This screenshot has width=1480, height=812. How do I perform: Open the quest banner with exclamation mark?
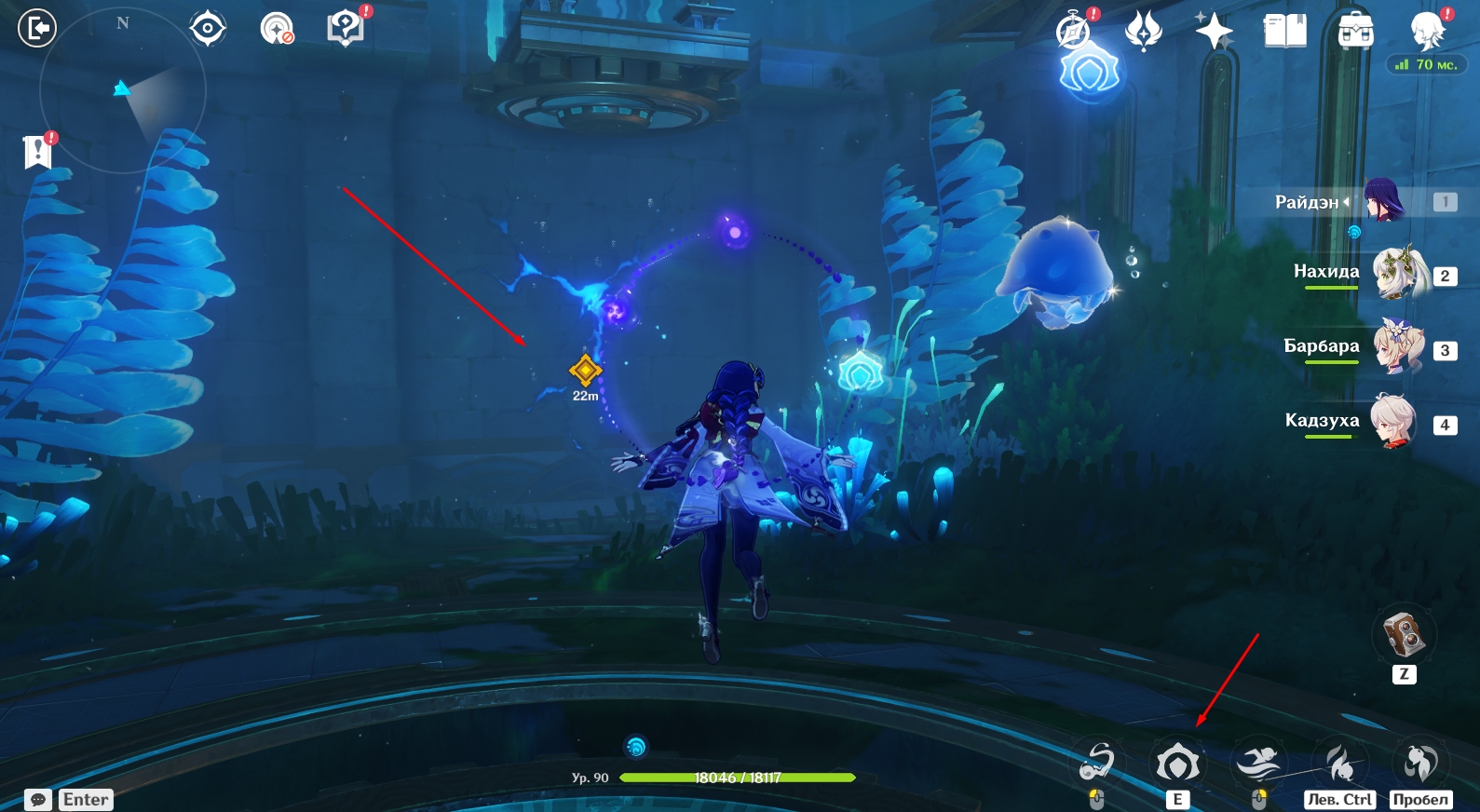click(x=38, y=151)
